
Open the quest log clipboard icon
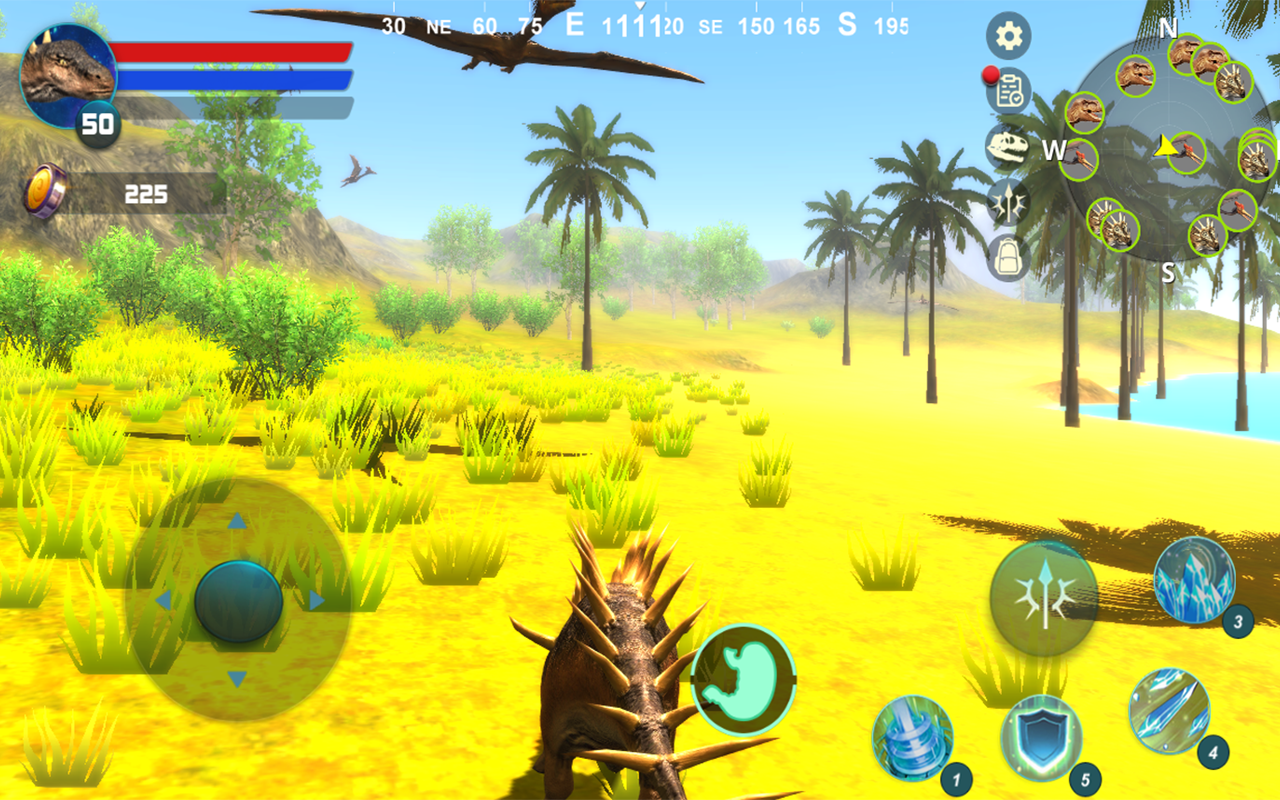[x=1008, y=91]
